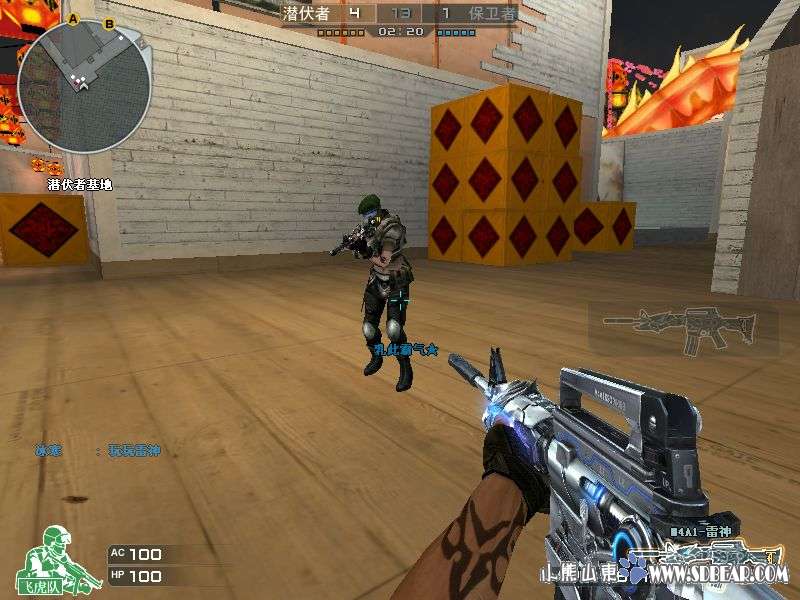Select the M4A1 weapon silhouette icon
The image size is (800, 600).
tap(682, 330)
